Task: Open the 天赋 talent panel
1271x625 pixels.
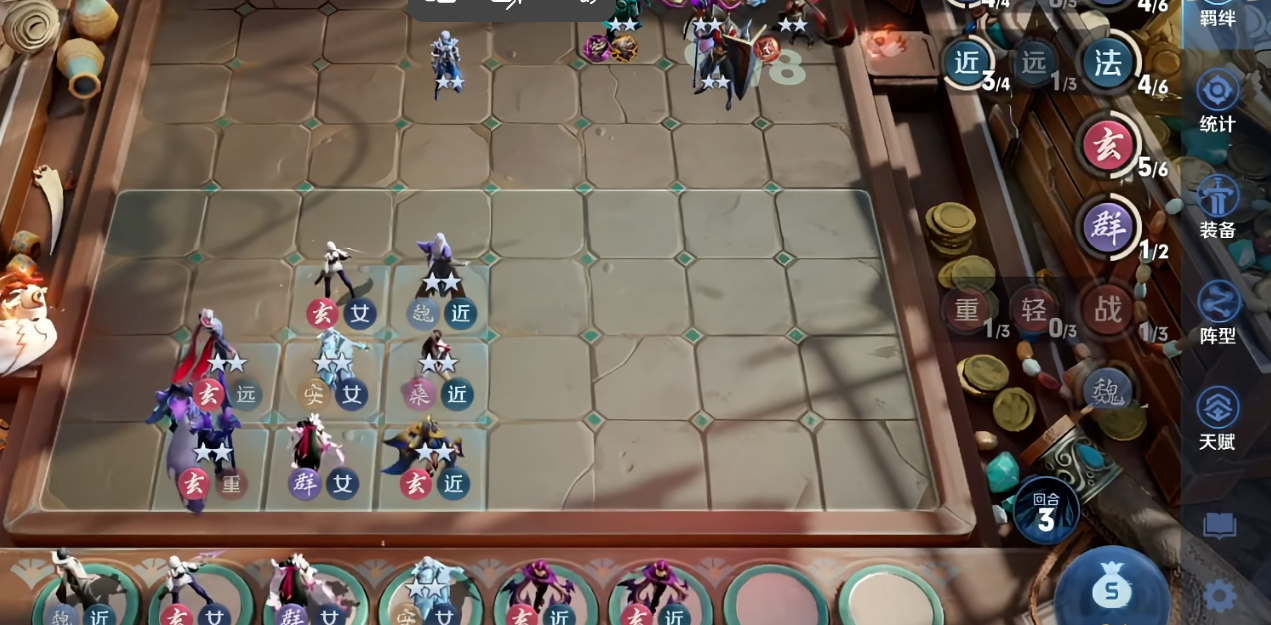Action: (x=1217, y=418)
